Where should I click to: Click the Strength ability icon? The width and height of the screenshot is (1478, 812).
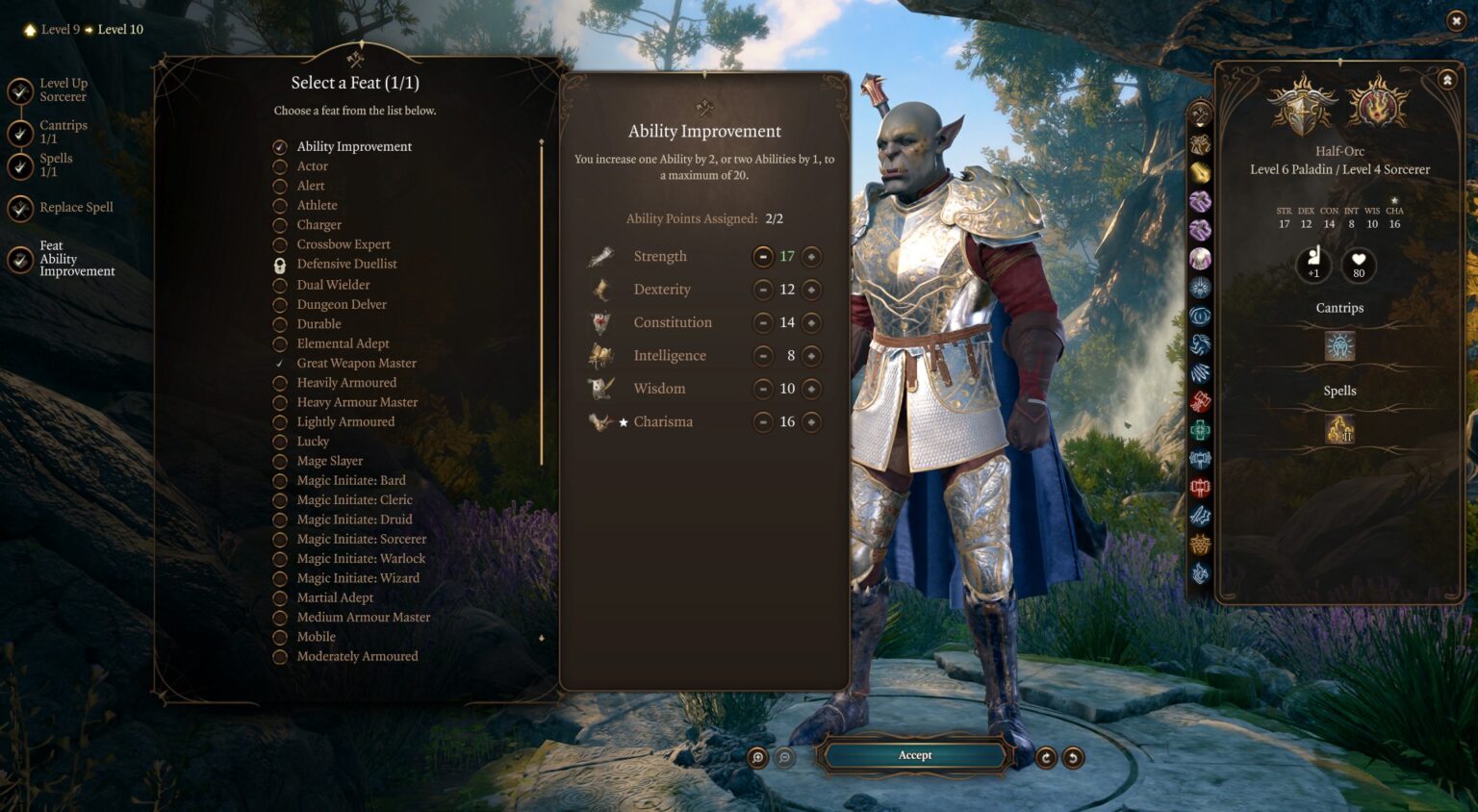point(601,256)
